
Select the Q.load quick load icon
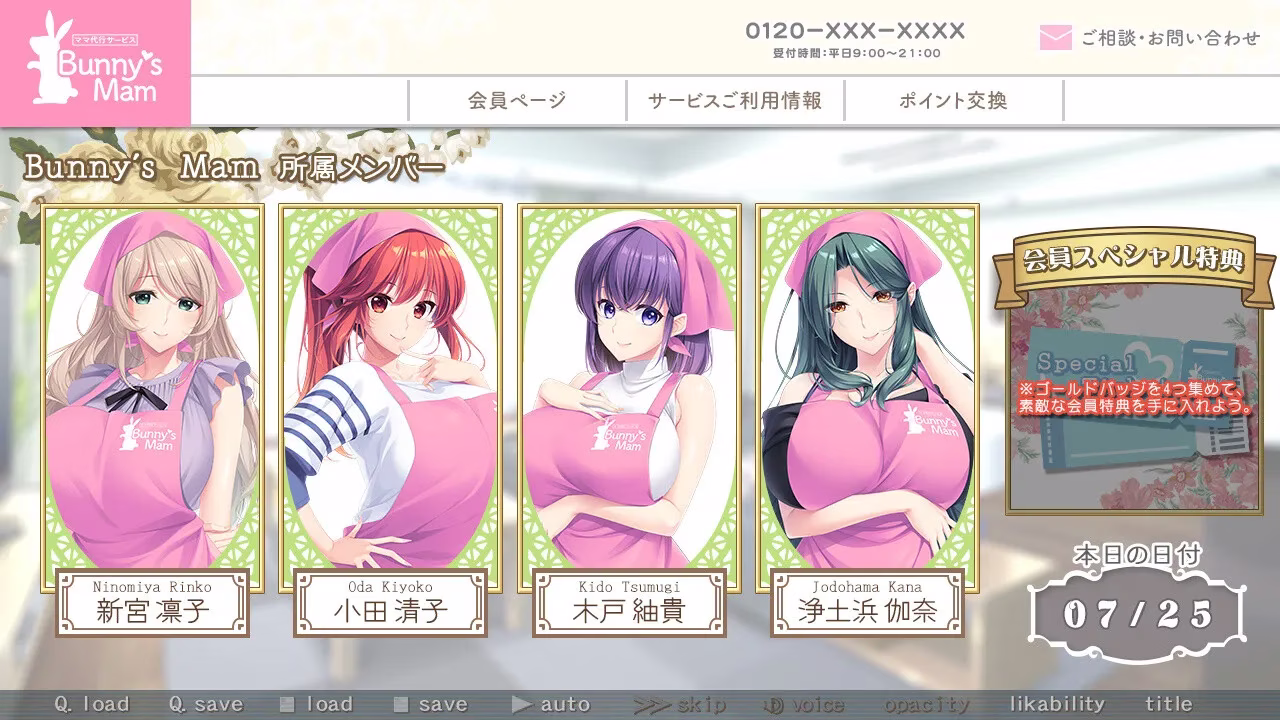[x=90, y=704]
